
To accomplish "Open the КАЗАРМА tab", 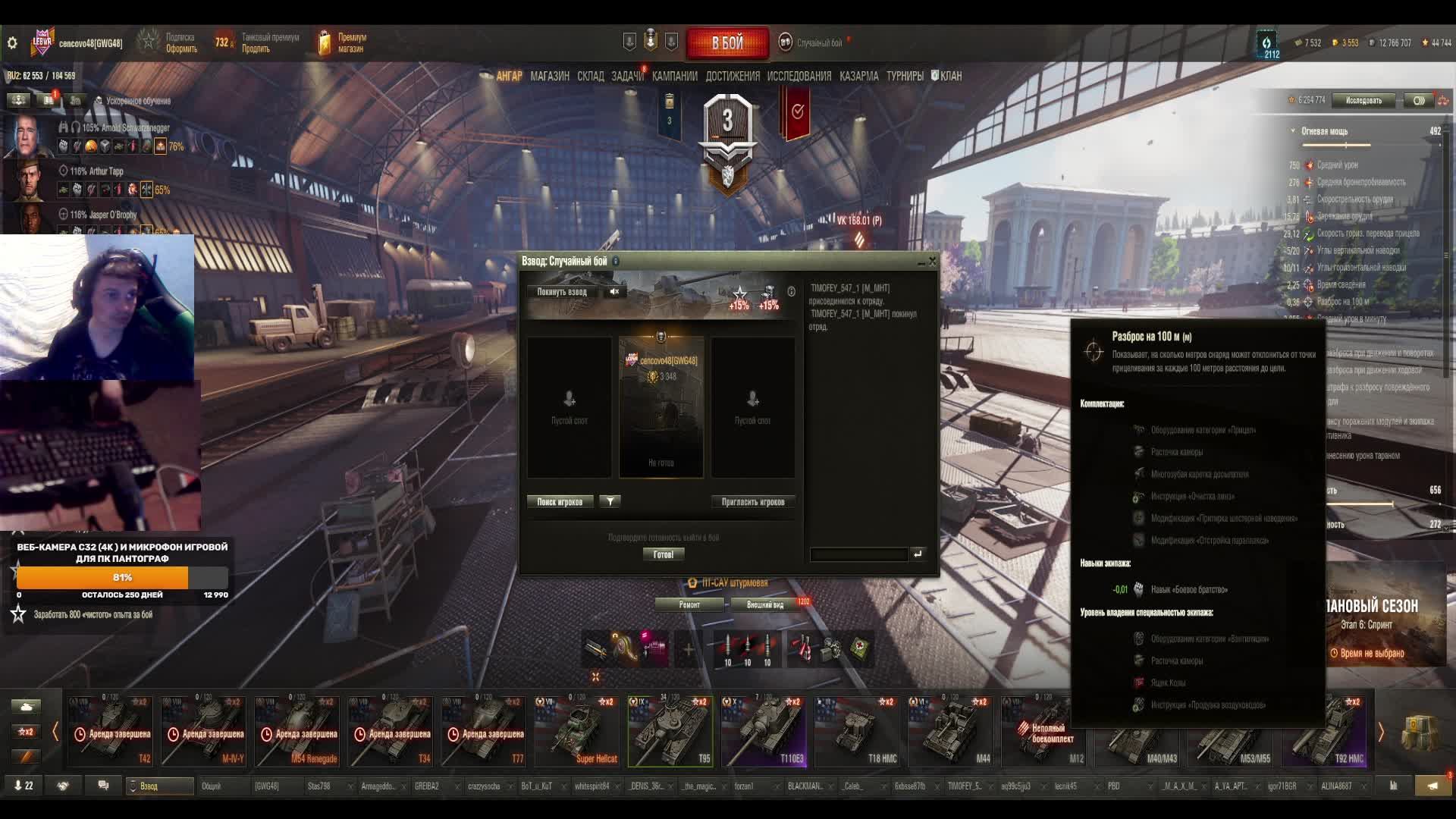I will (858, 76).
